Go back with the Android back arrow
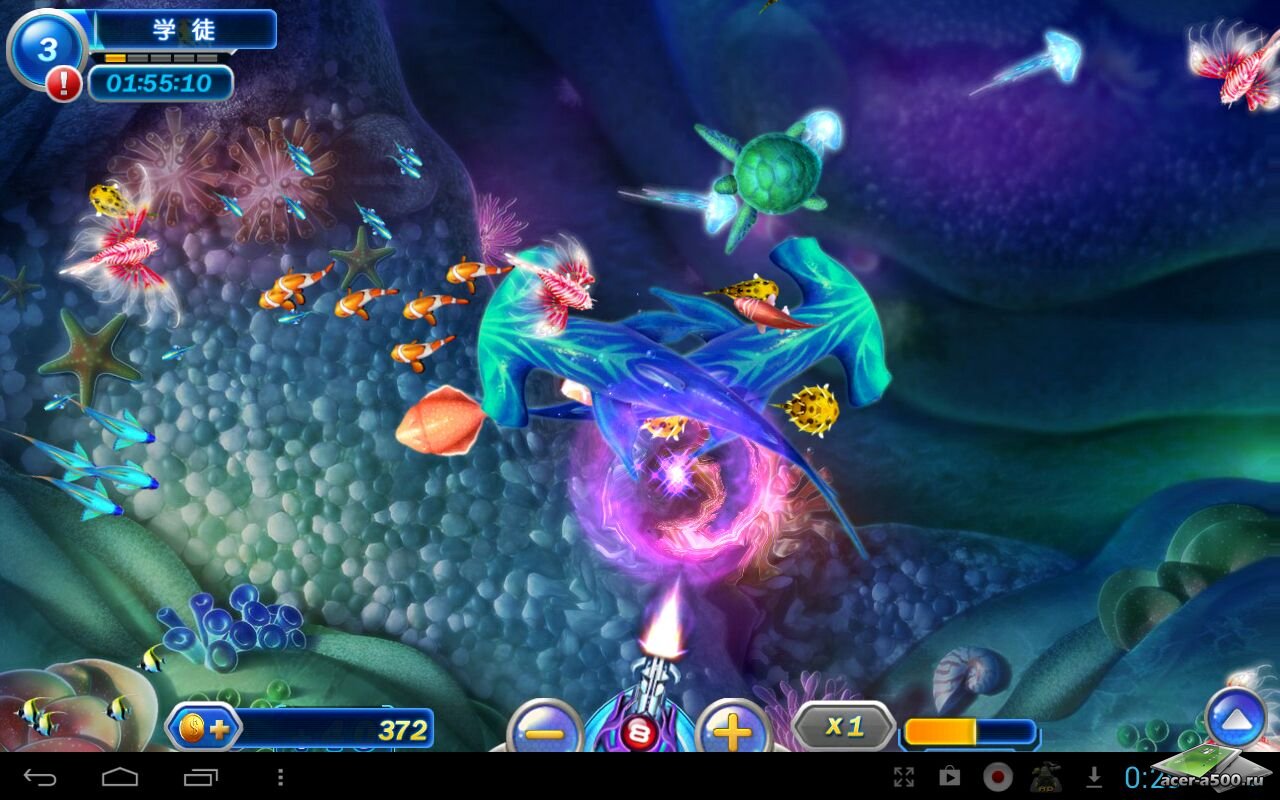This screenshot has width=1280, height=800. click(40, 777)
